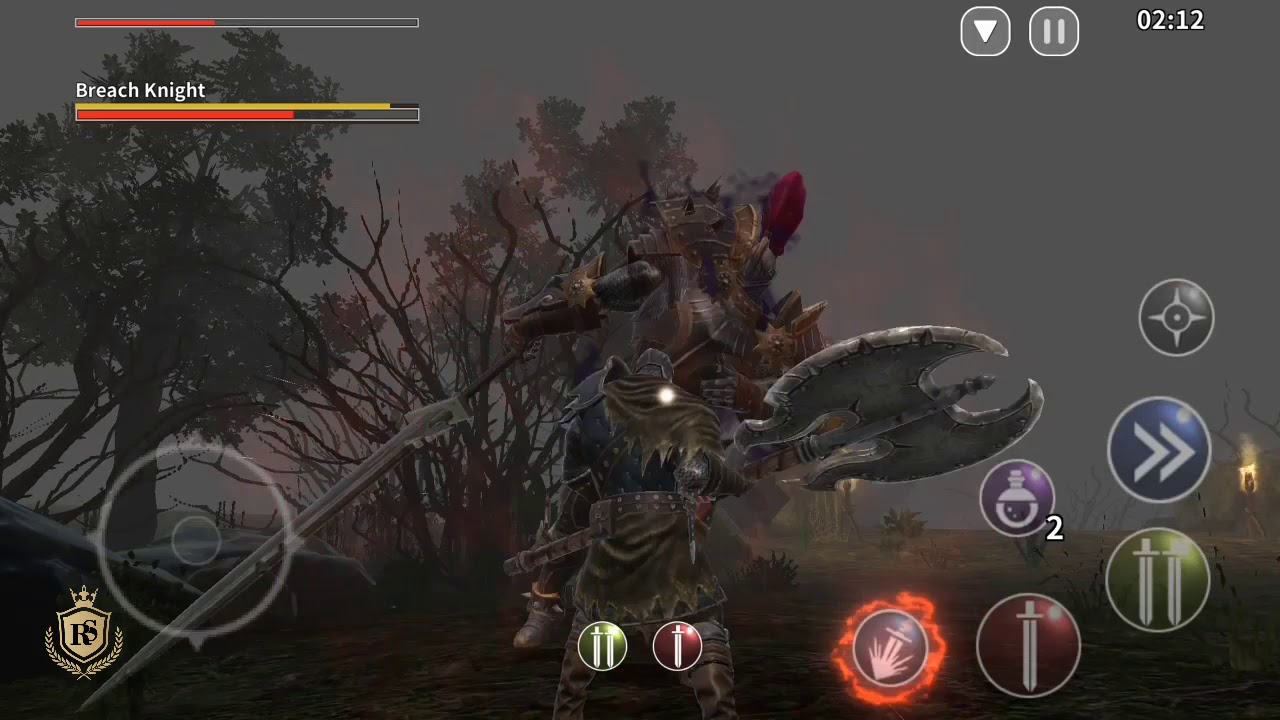Click the Breach Knight boss health bar
The height and width of the screenshot is (720, 1280).
coord(247,113)
